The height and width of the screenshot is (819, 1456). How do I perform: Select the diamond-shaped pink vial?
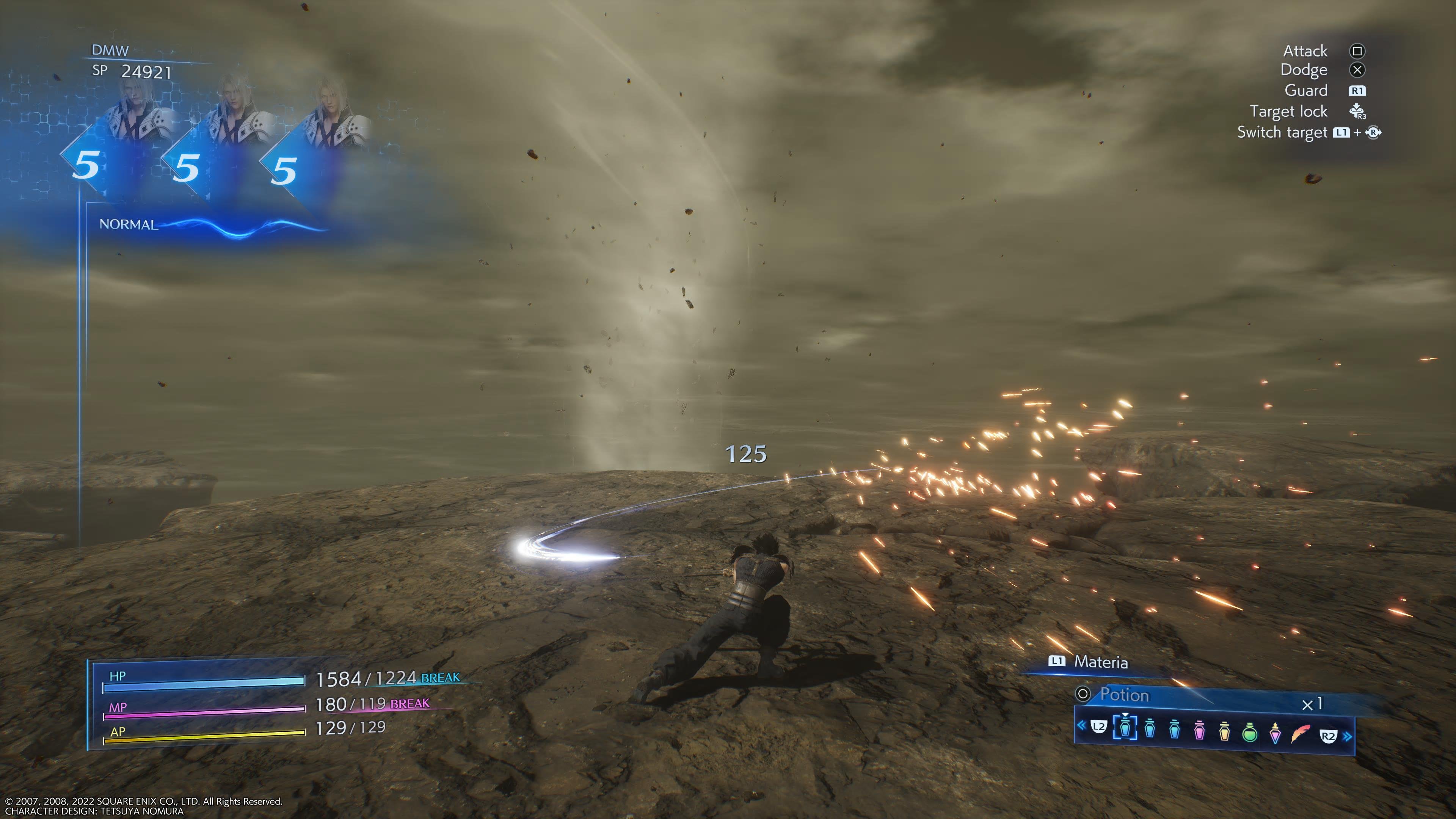1275,733
